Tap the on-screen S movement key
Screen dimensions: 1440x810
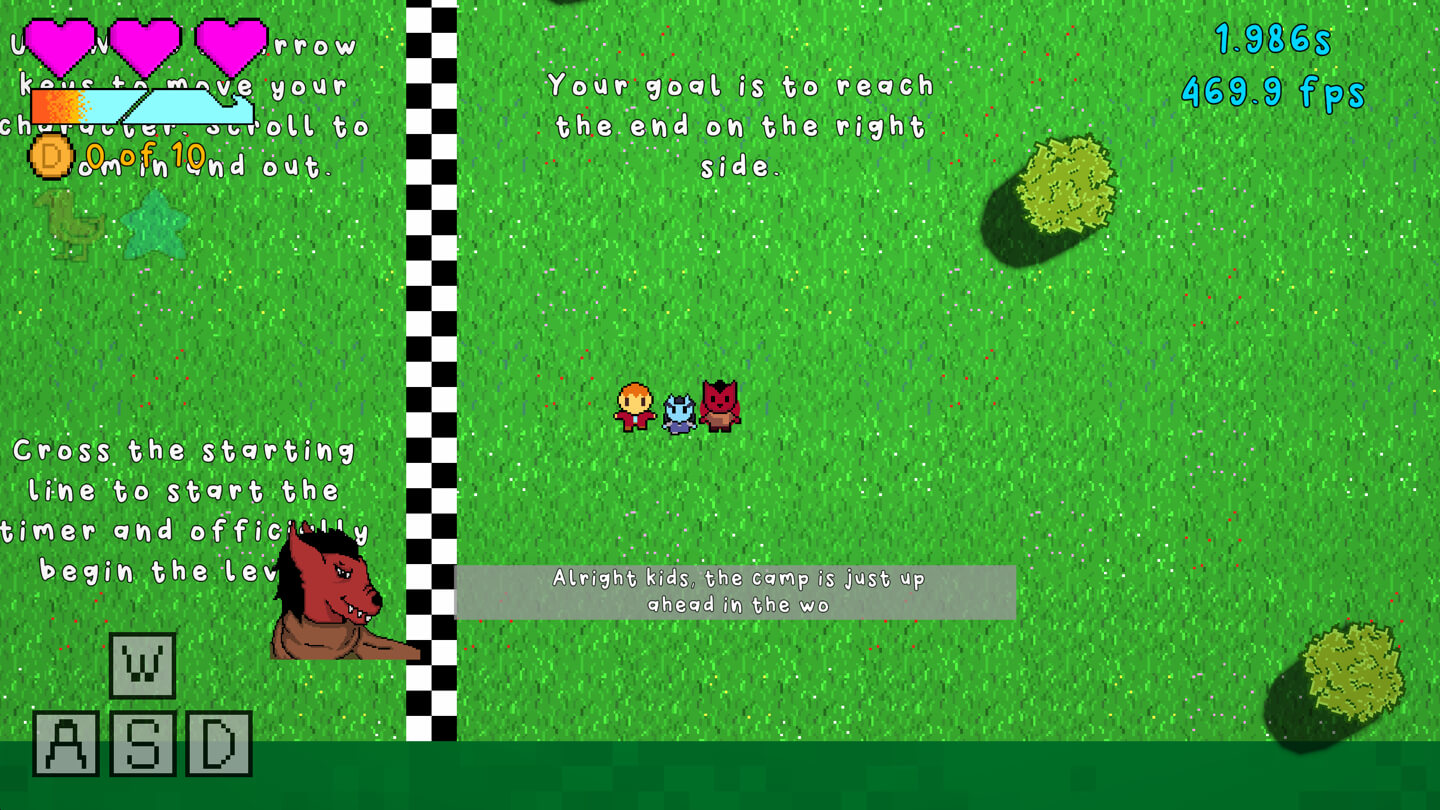pyautogui.click(x=142, y=743)
